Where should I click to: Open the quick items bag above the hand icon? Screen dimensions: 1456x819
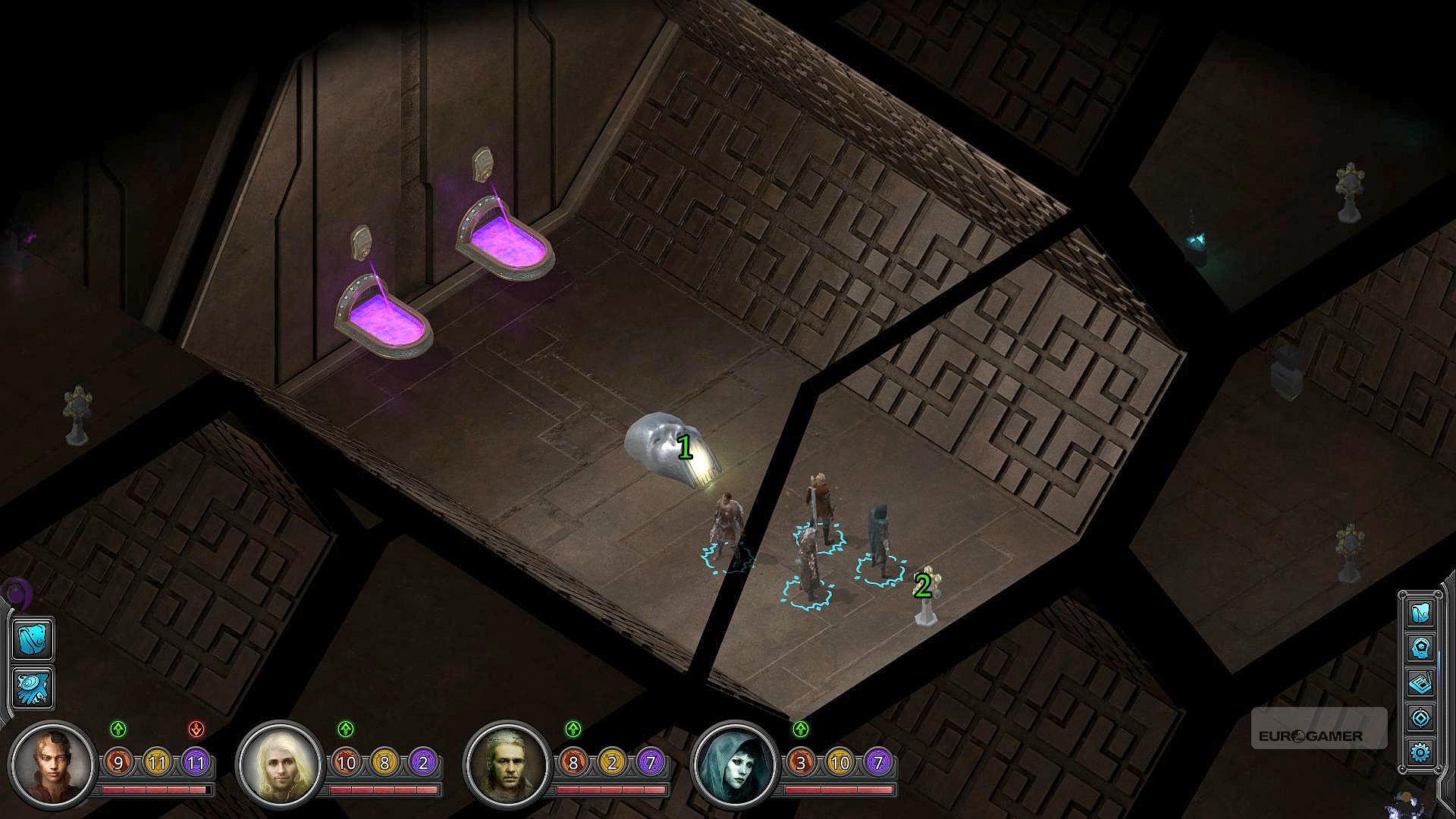tap(33, 639)
